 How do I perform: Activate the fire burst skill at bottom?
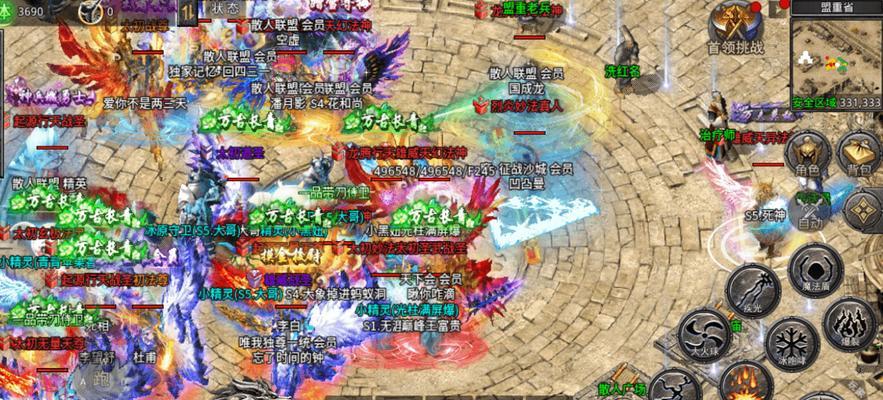742,383
